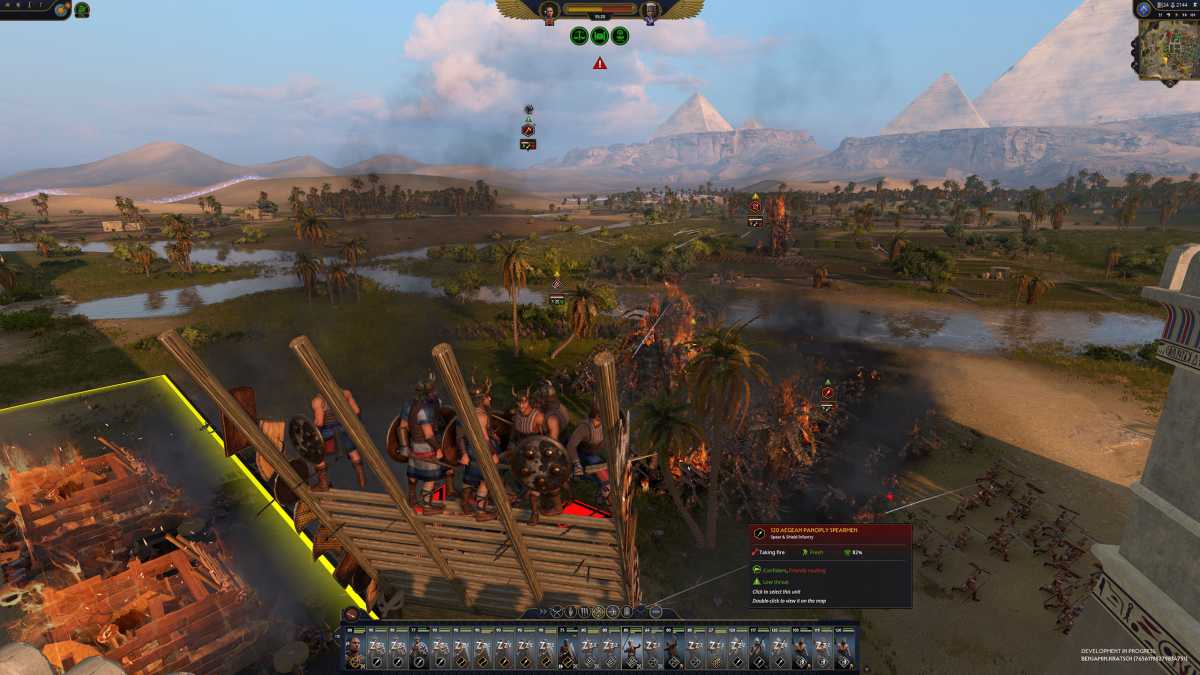Select the unit banner marker under the pyramid
This screenshot has width=1200, height=675.
755,208
